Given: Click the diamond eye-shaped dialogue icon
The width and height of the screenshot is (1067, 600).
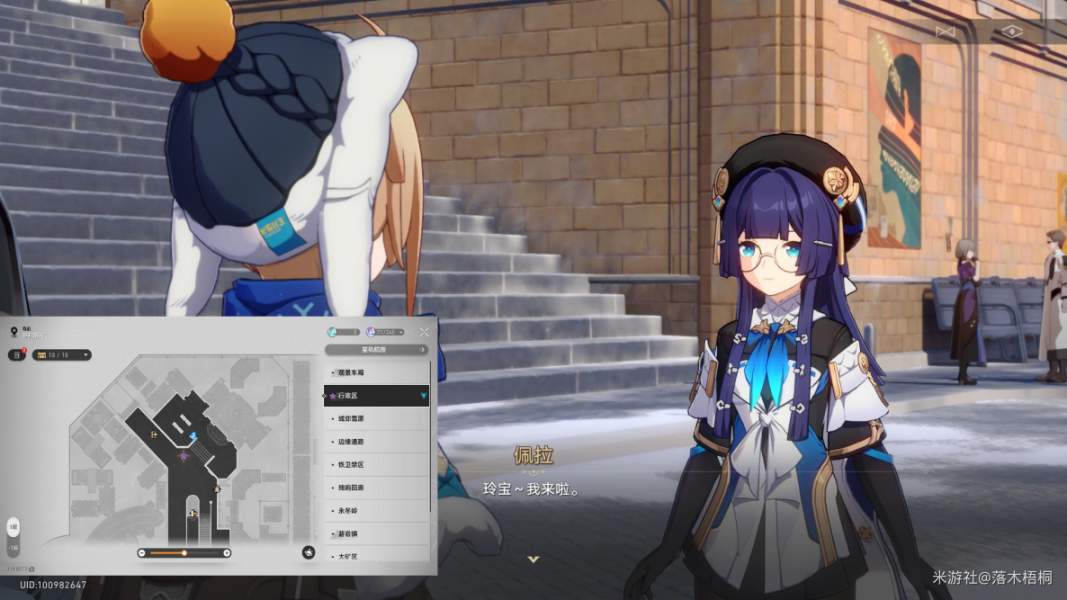Looking at the screenshot, I should pyautogui.click(x=1012, y=32).
